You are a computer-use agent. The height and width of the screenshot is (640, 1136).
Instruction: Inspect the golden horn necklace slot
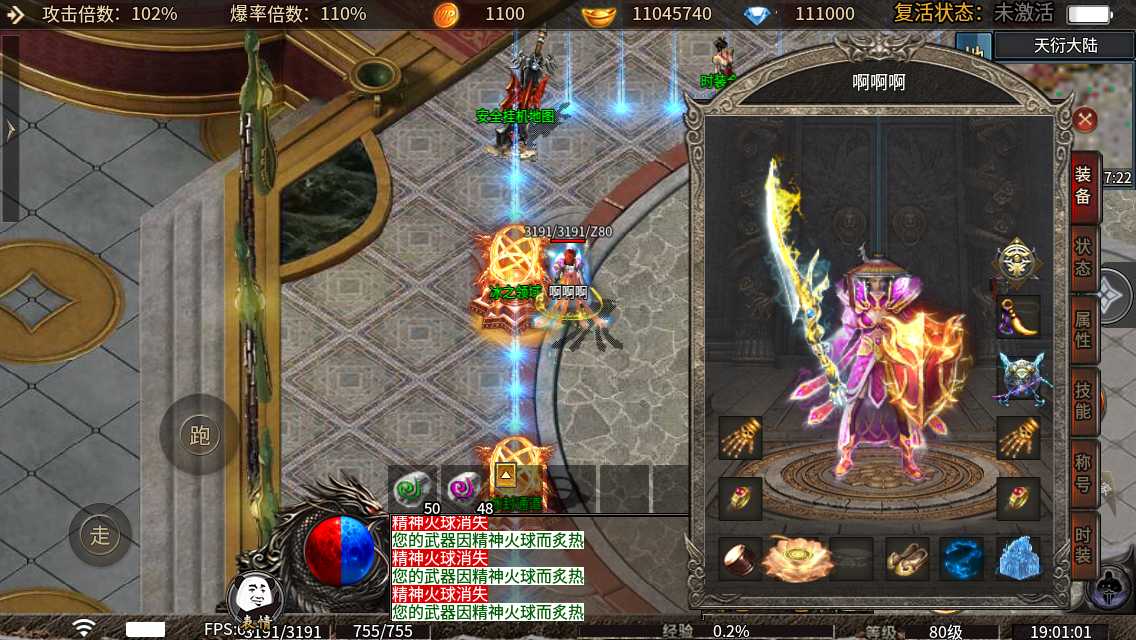[x=1018, y=316]
